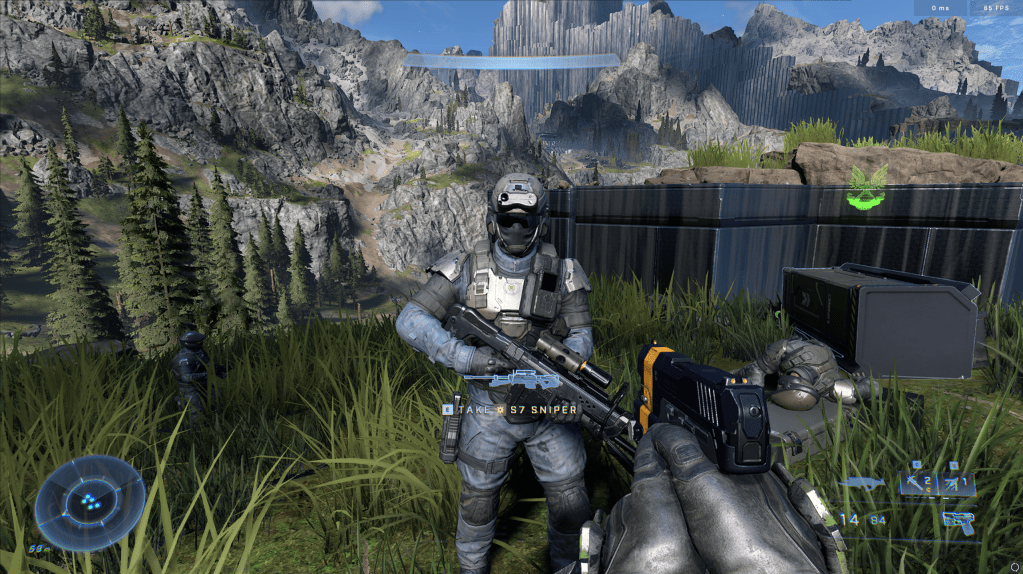Screen dimensions: 1023x574
Task: Select the frag grenade slot showing 2
Action: tap(918, 484)
